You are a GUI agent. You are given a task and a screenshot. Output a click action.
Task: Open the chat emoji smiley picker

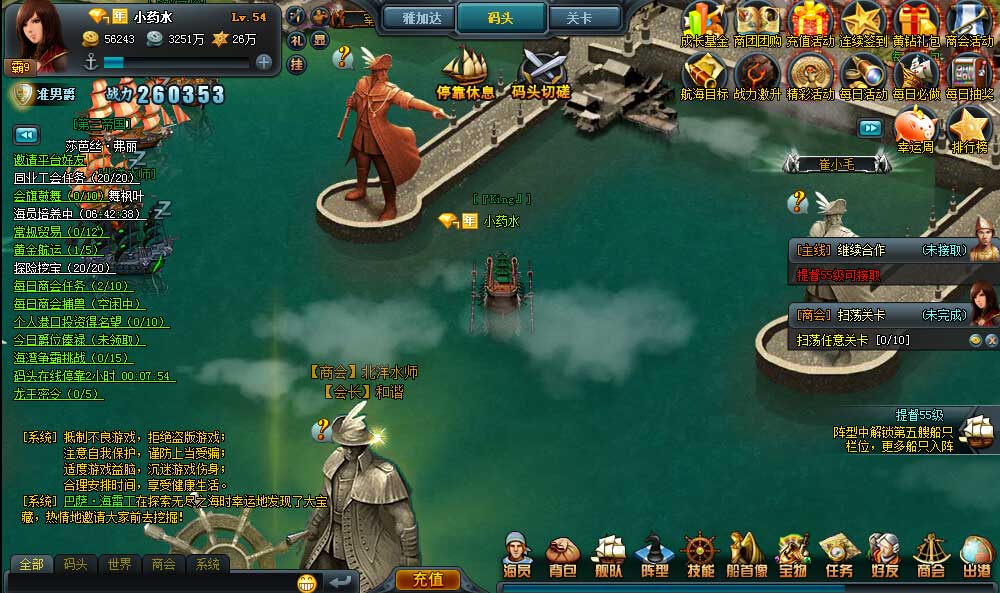tap(307, 582)
